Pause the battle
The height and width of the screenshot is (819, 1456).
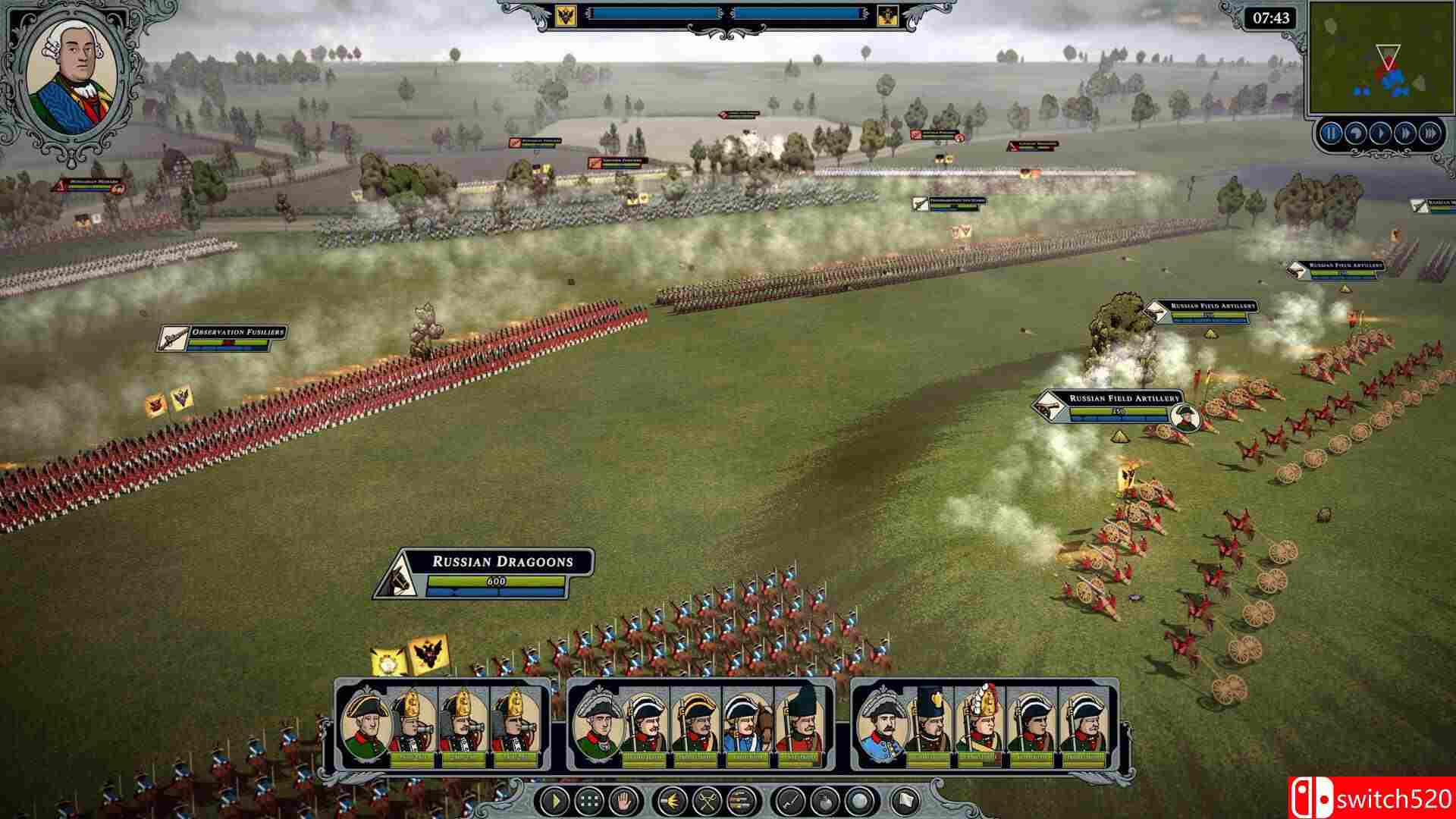[1331, 134]
